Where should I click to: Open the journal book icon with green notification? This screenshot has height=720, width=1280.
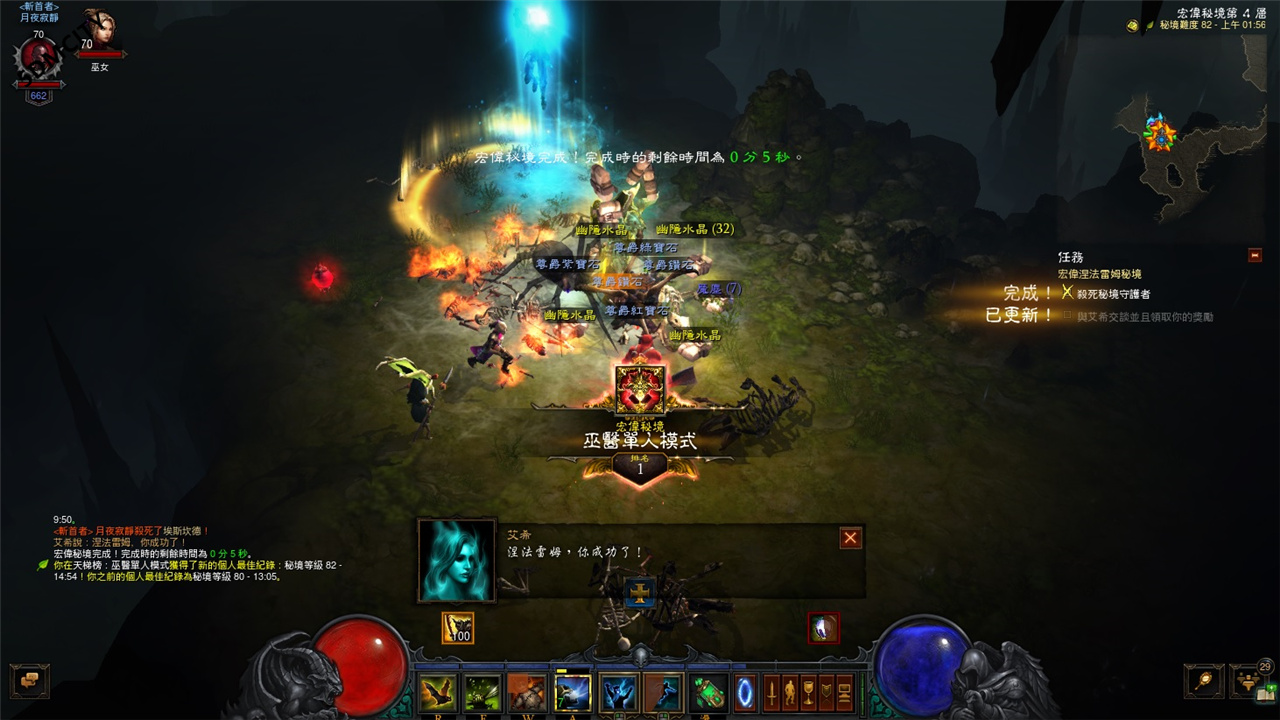coord(1265,694)
